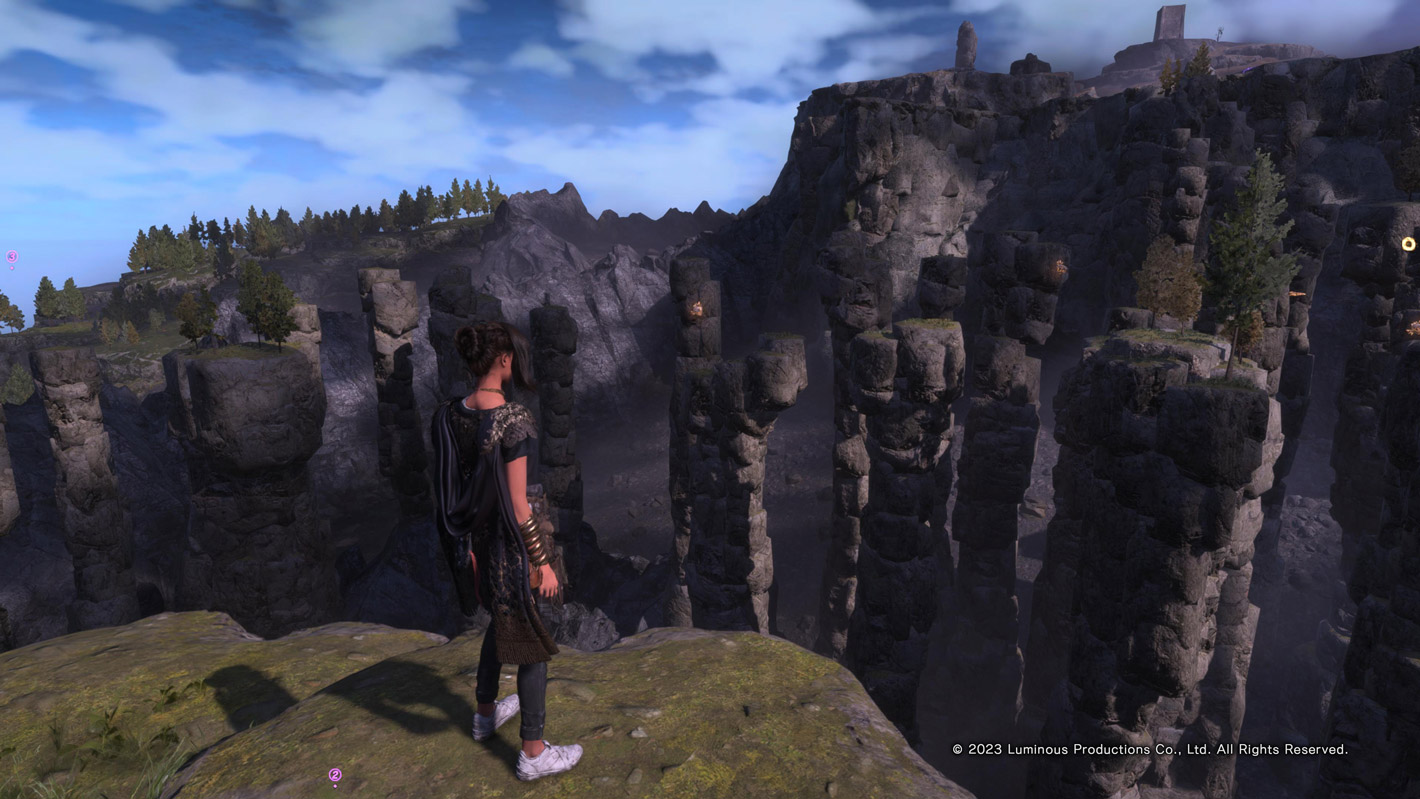This screenshot has width=1420, height=799.
Task: Click the pink waypoint marker numbered 2
Action: tap(335, 775)
